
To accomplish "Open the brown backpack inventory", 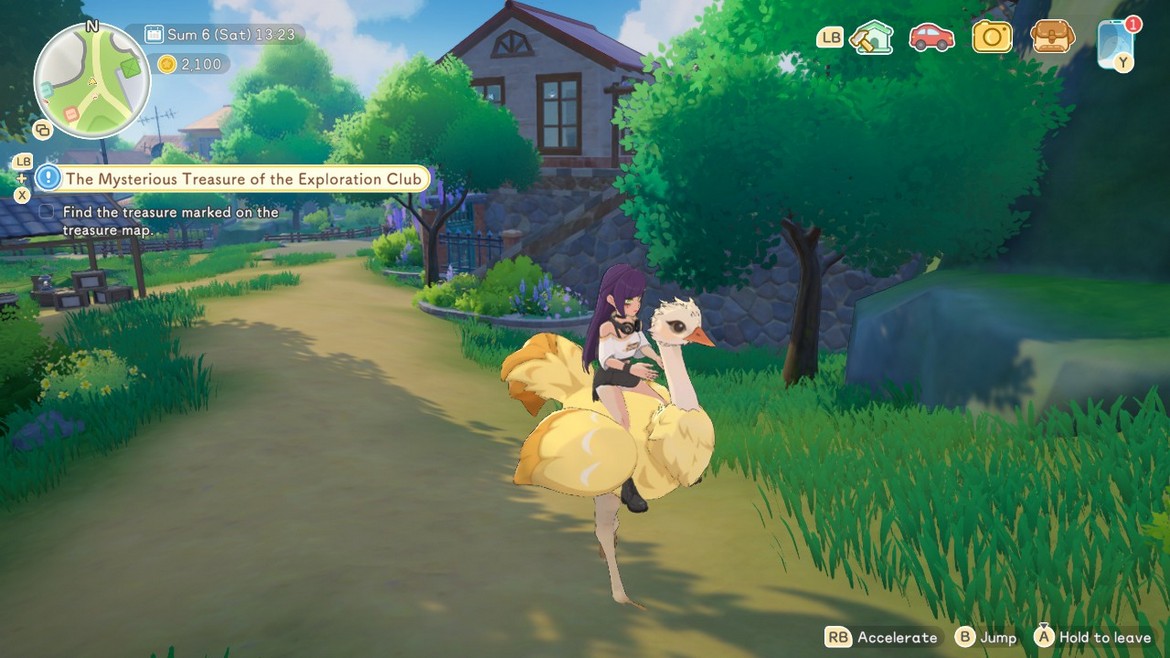I will click(1052, 38).
